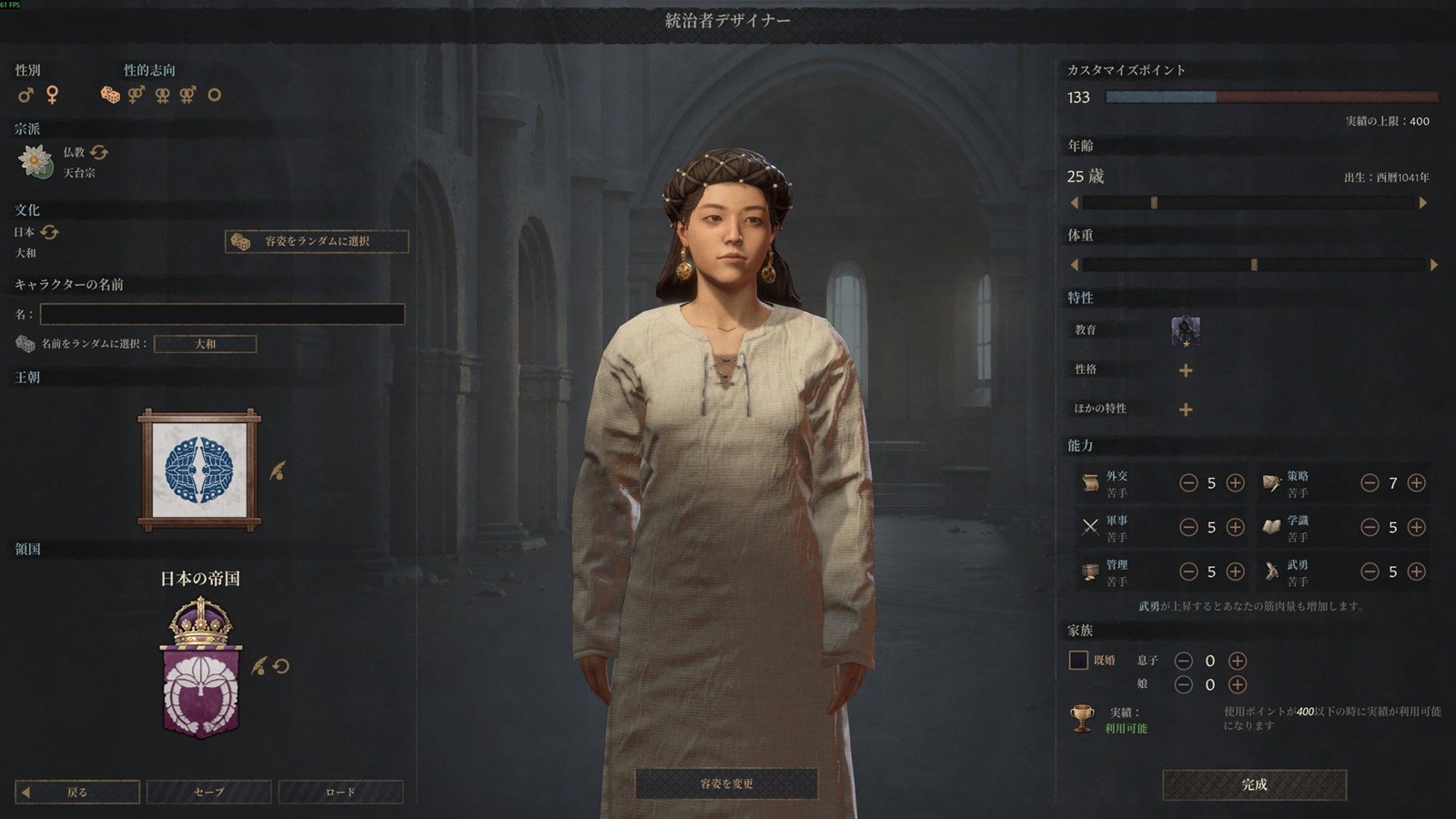
Task: Type in the character name field
Action: coord(222,315)
